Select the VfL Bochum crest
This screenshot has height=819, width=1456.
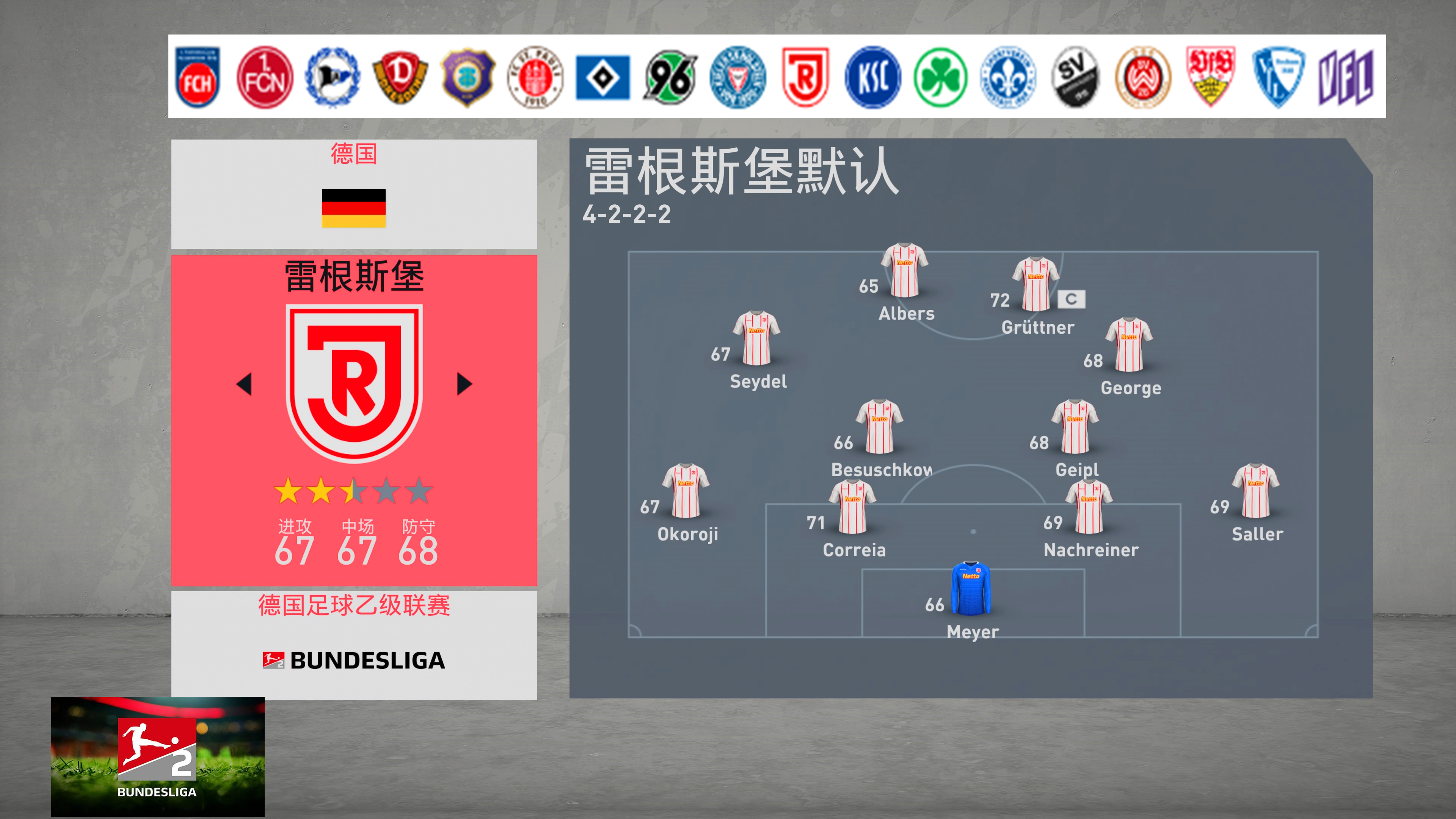[x=1278, y=77]
